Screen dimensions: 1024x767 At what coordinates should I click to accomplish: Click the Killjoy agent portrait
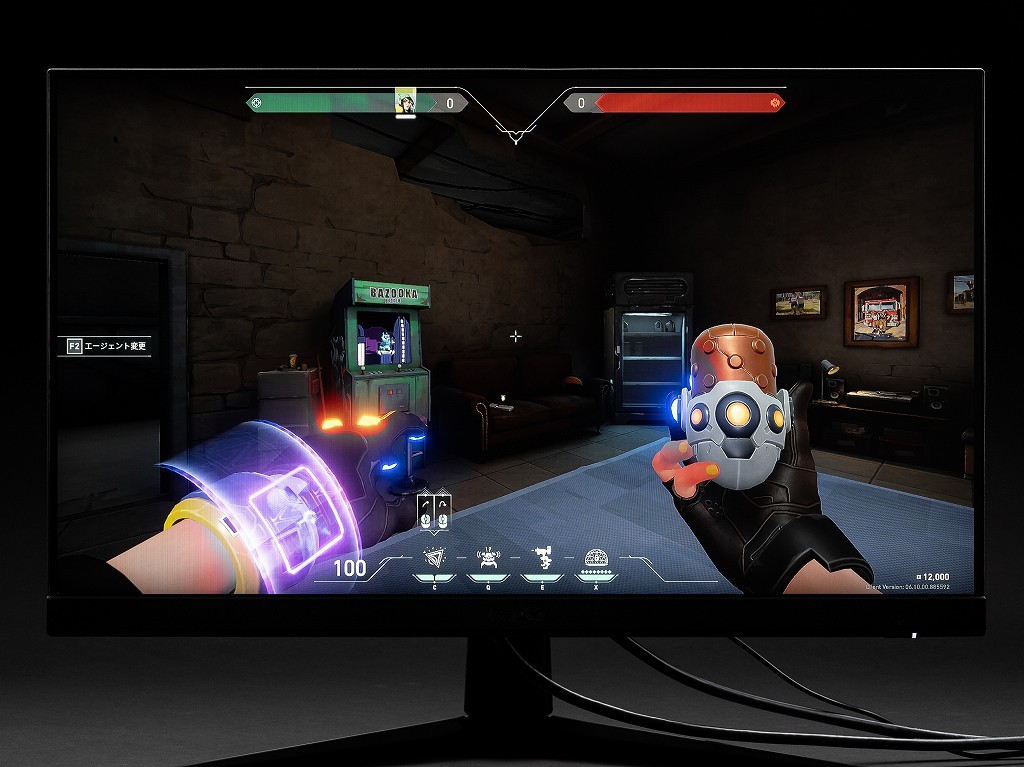[x=406, y=101]
